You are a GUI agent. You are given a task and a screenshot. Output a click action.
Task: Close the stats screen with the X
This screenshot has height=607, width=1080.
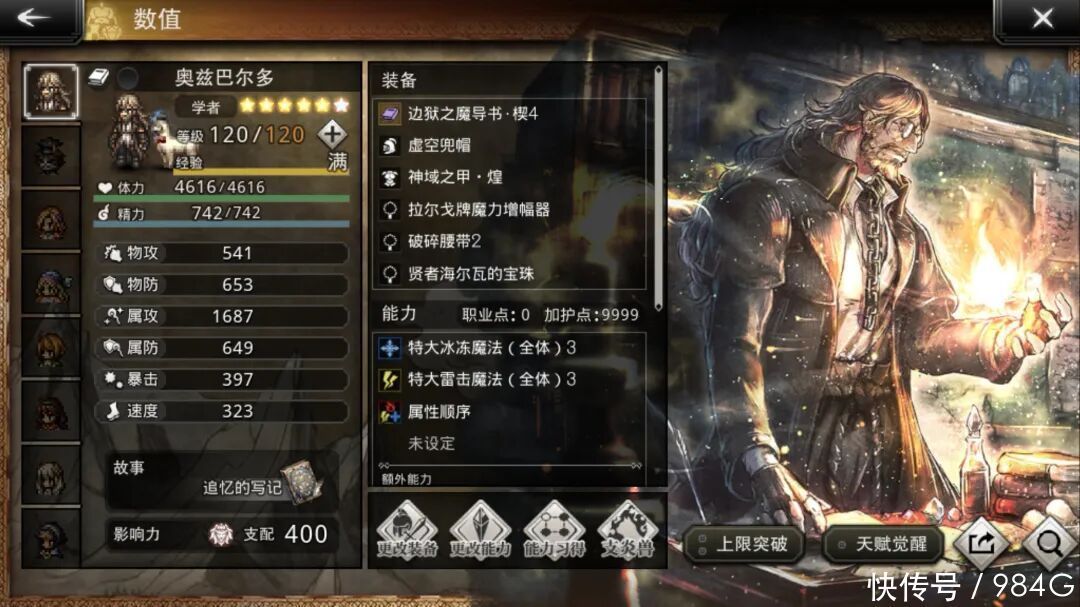(x=1042, y=19)
